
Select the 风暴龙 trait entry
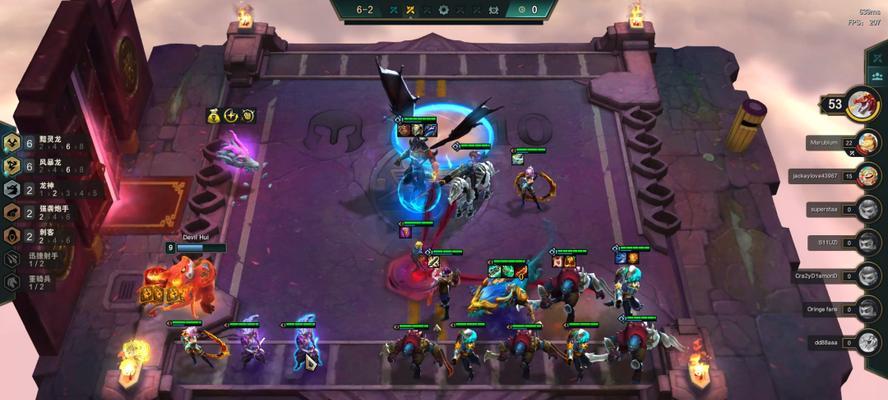[x=40, y=164]
